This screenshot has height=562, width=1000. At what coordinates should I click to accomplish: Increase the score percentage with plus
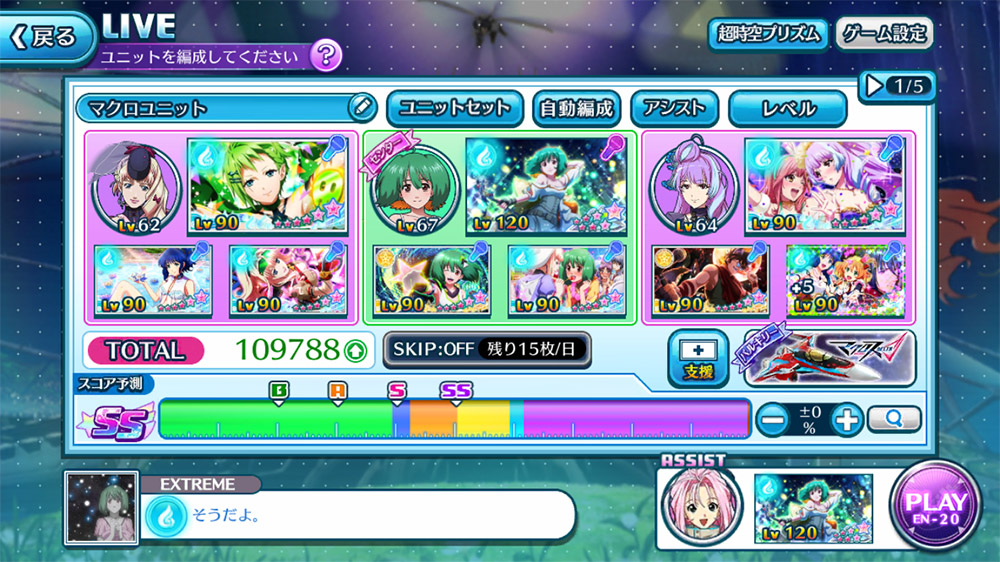tap(846, 419)
